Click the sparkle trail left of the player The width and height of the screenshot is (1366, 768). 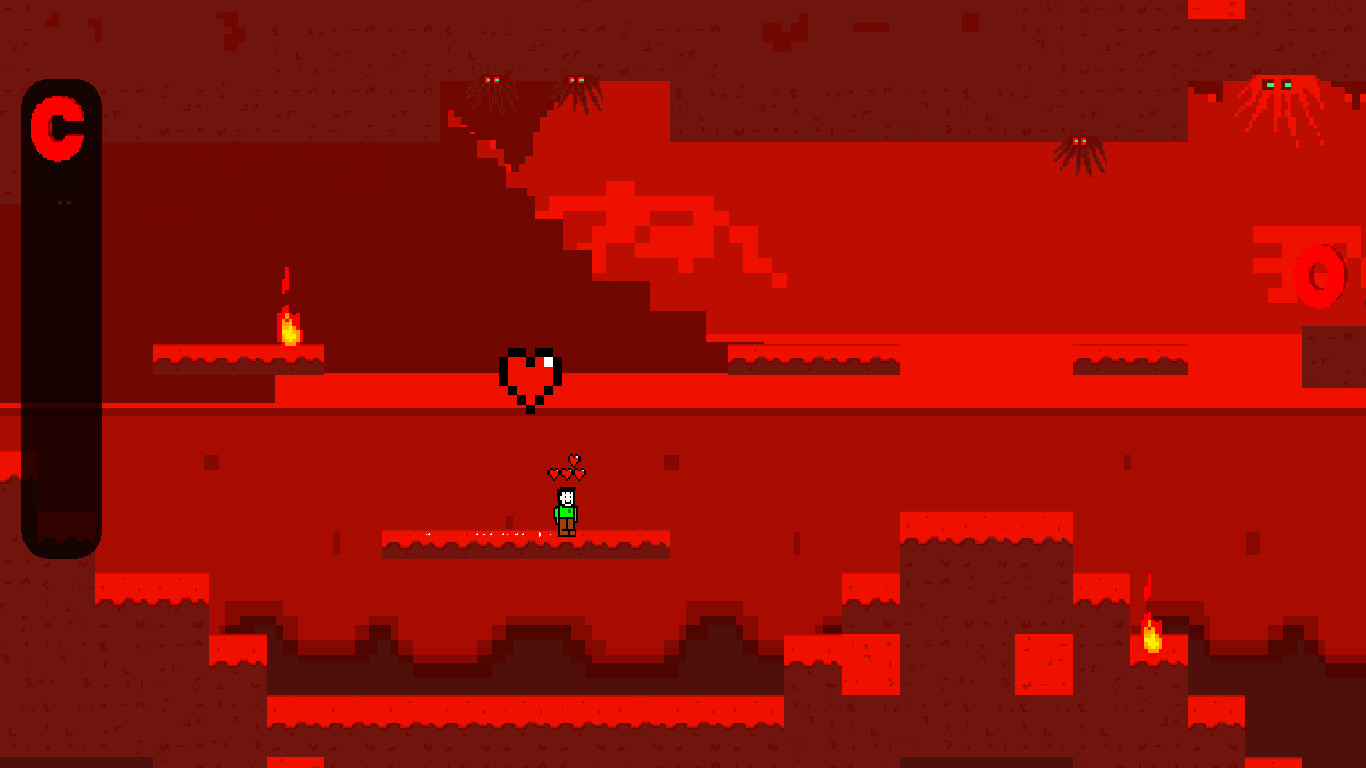click(x=490, y=533)
